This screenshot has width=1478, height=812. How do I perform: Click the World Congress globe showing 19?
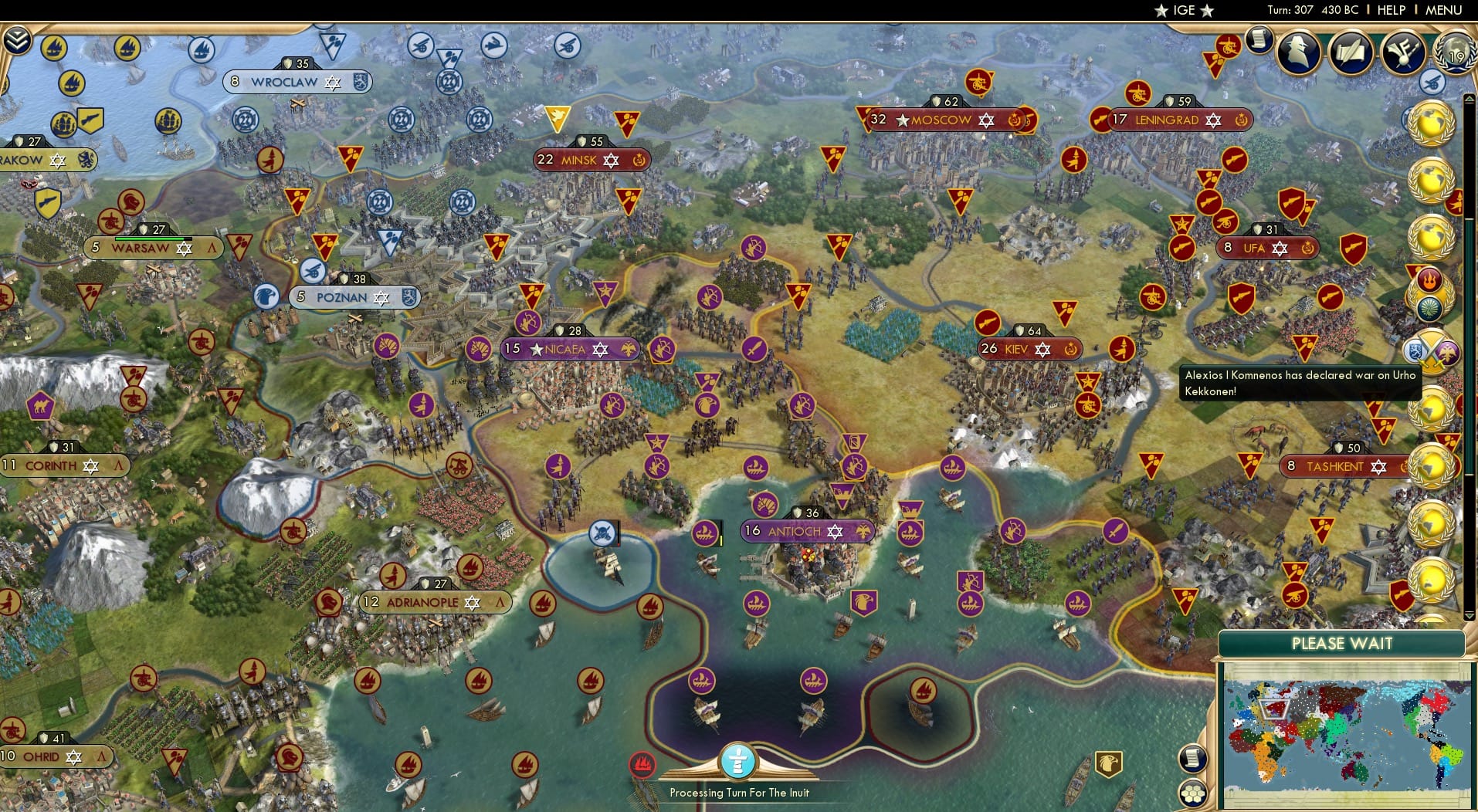[1455, 54]
